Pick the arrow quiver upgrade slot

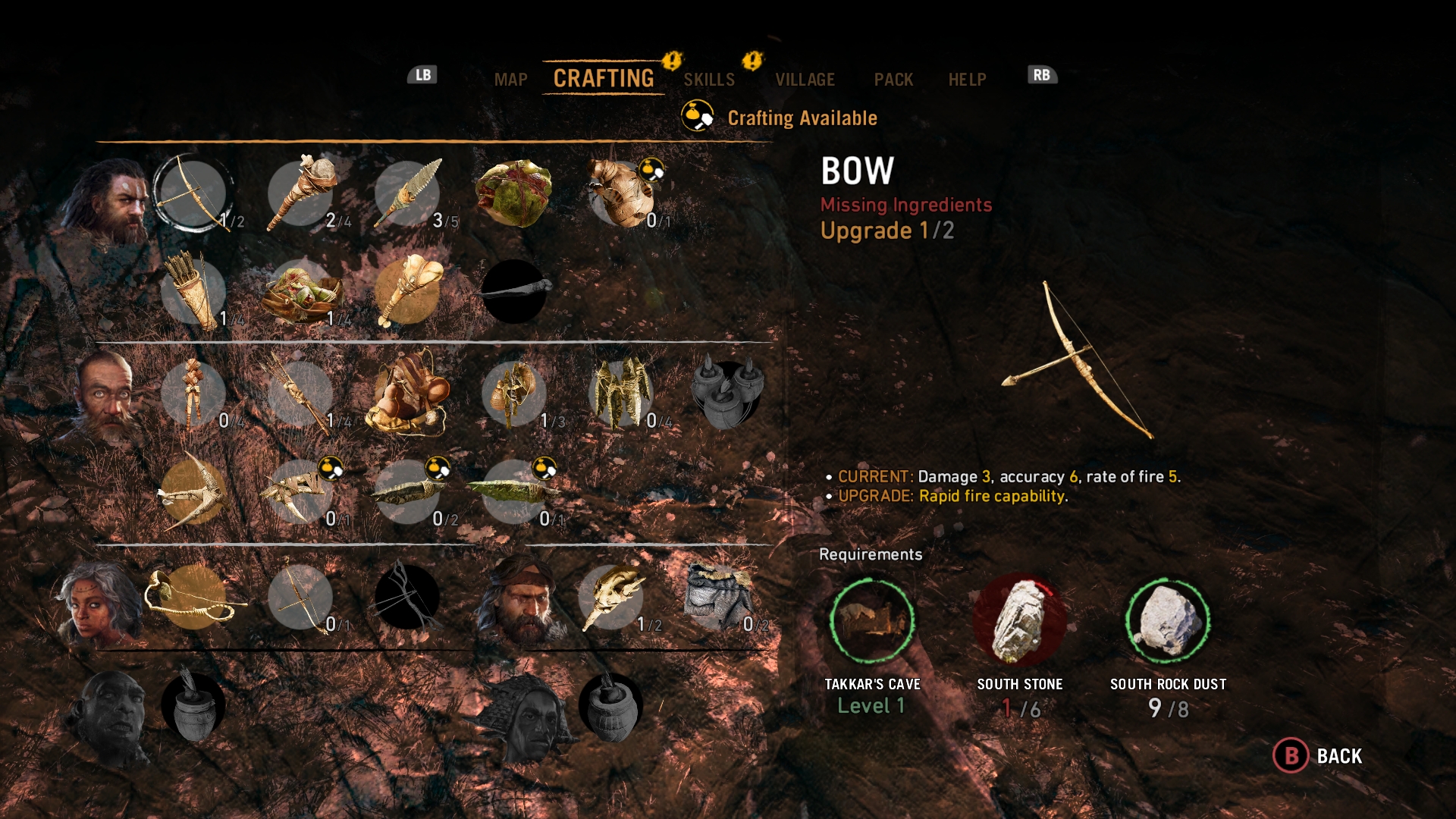click(193, 292)
